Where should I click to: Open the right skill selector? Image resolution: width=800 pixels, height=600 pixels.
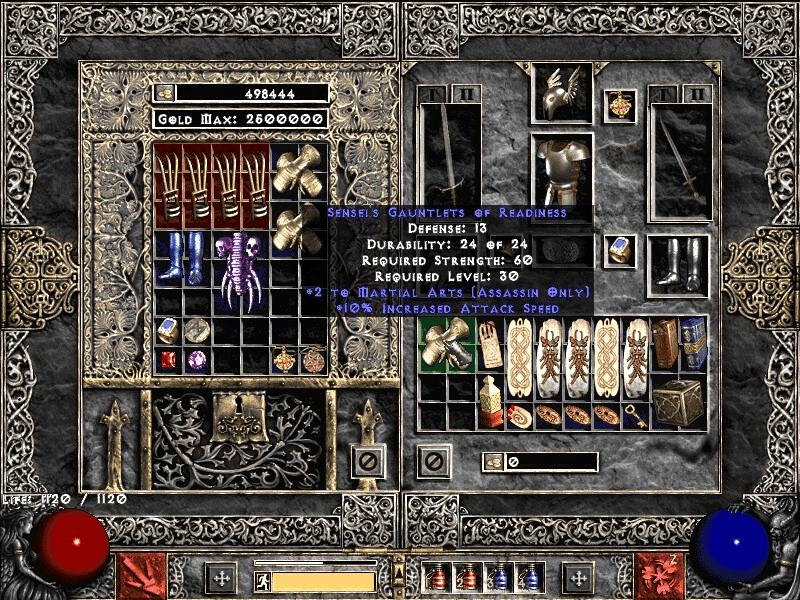tap(658, 576)
